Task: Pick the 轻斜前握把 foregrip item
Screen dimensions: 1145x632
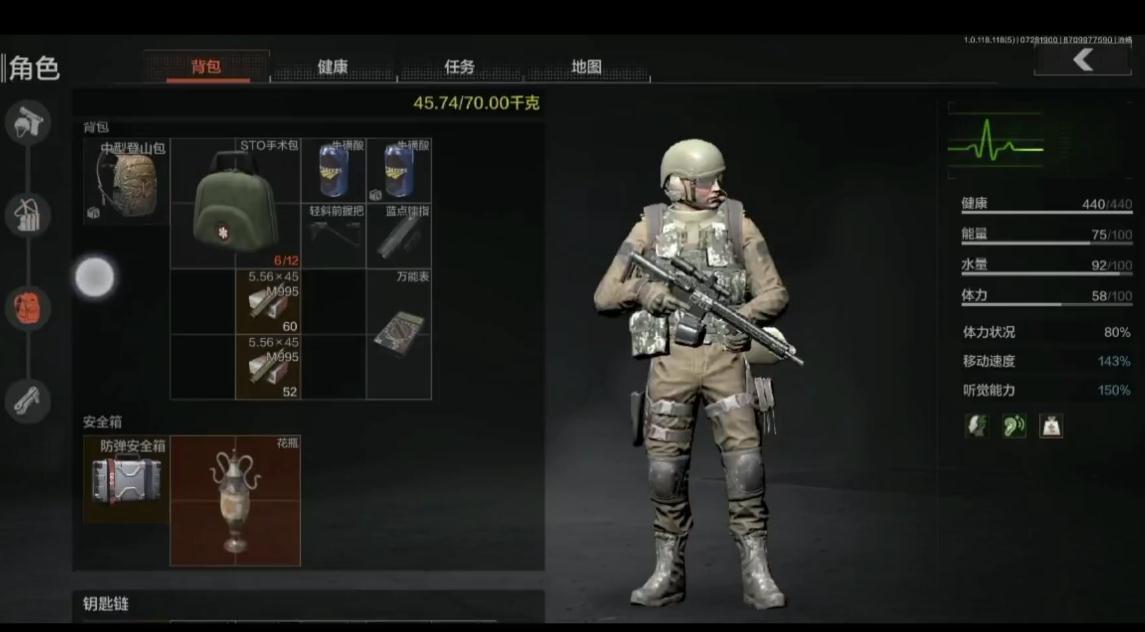Action: (333, 236)
